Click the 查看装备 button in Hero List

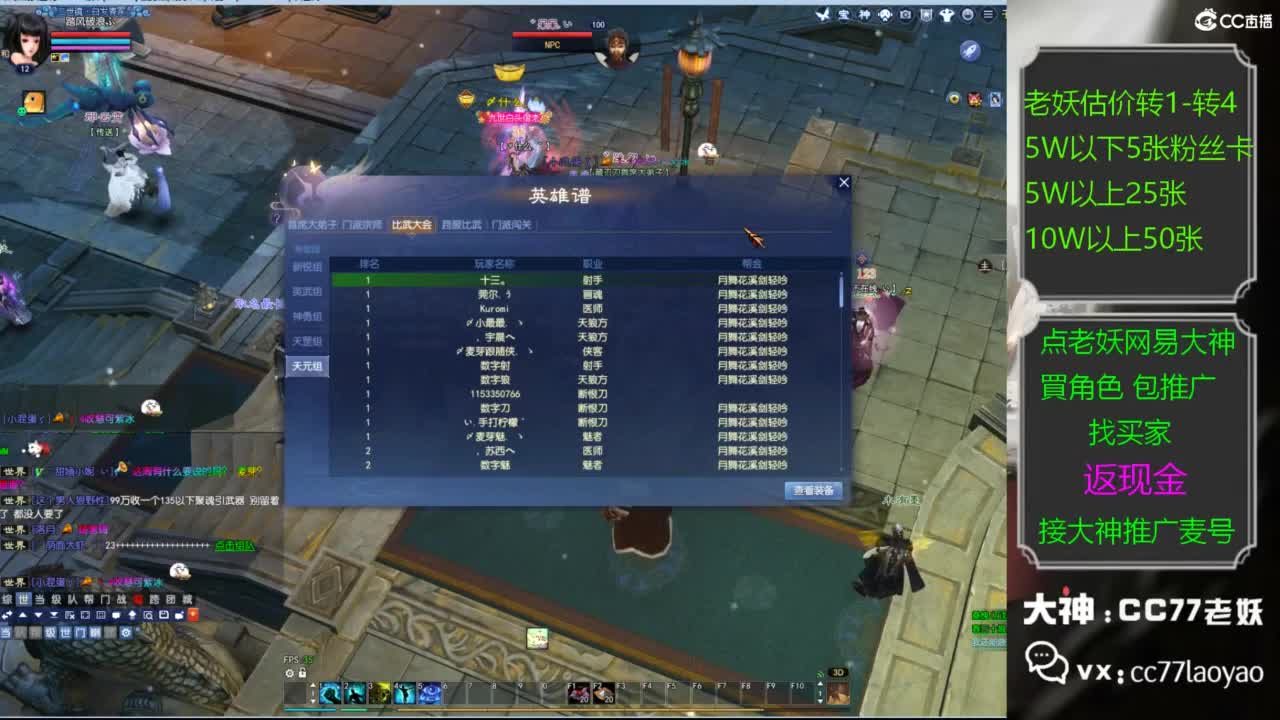tap(813, 492)
